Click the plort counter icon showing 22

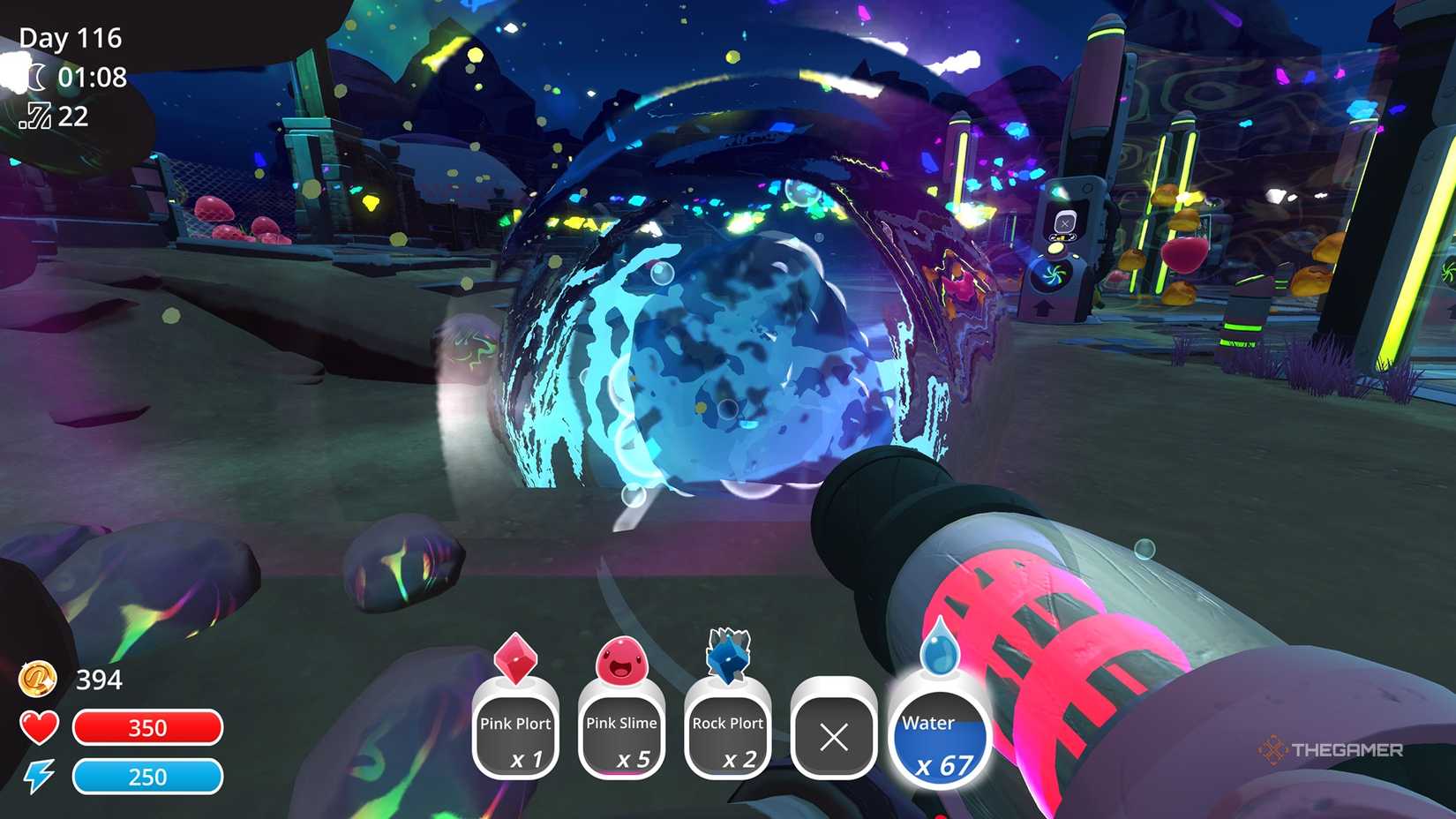[37, 116]
